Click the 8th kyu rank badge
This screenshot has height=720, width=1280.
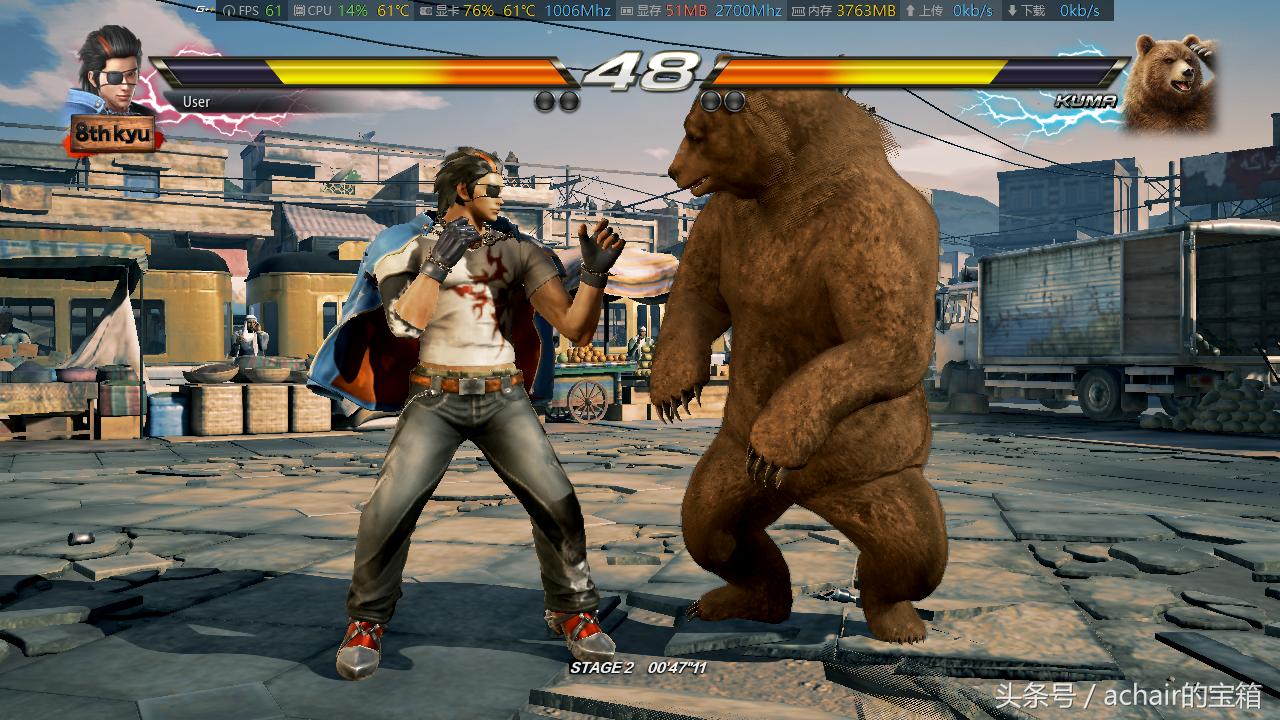point(111,134)
